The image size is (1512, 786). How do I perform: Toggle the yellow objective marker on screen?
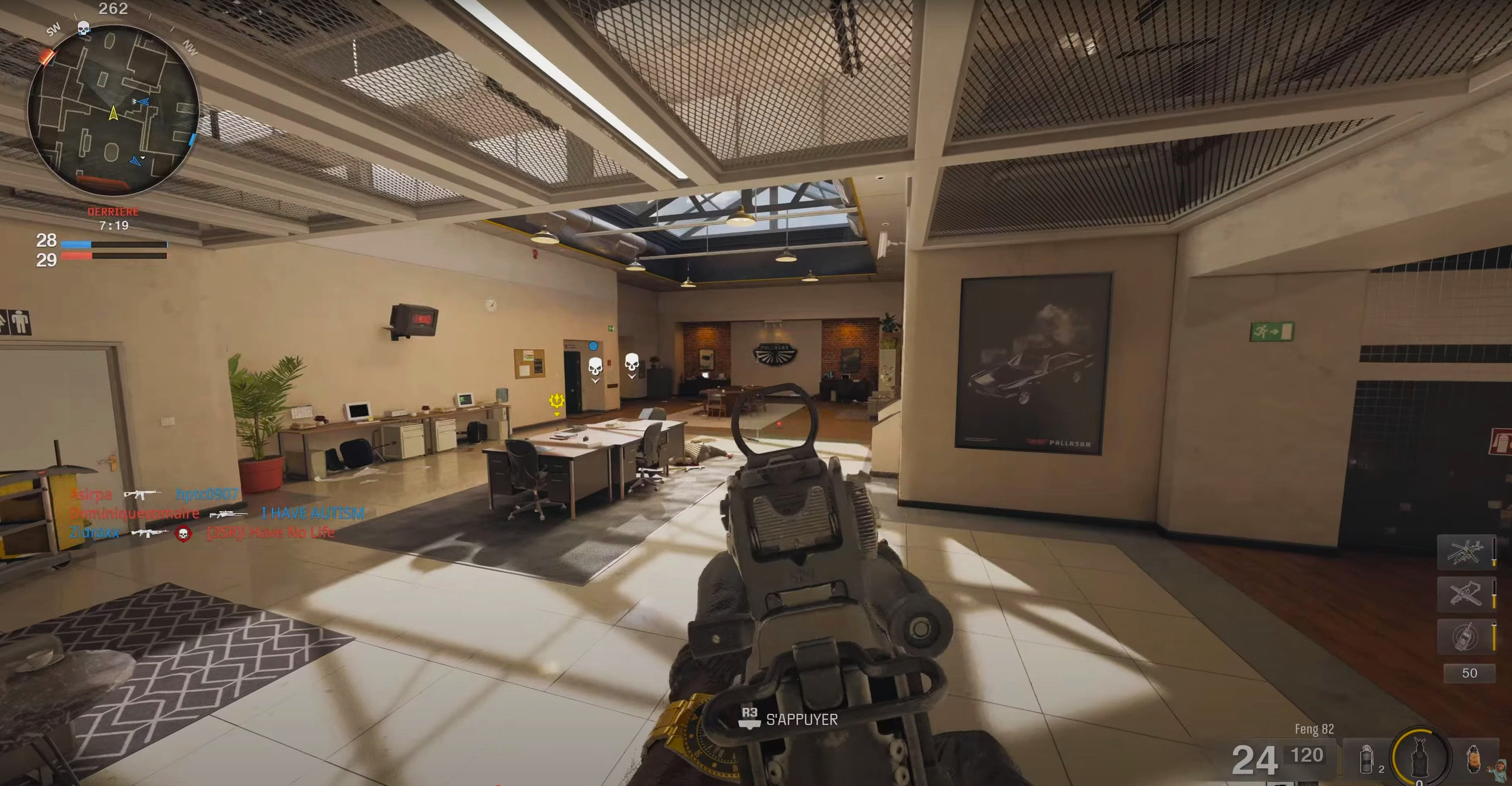pos(556,400)
